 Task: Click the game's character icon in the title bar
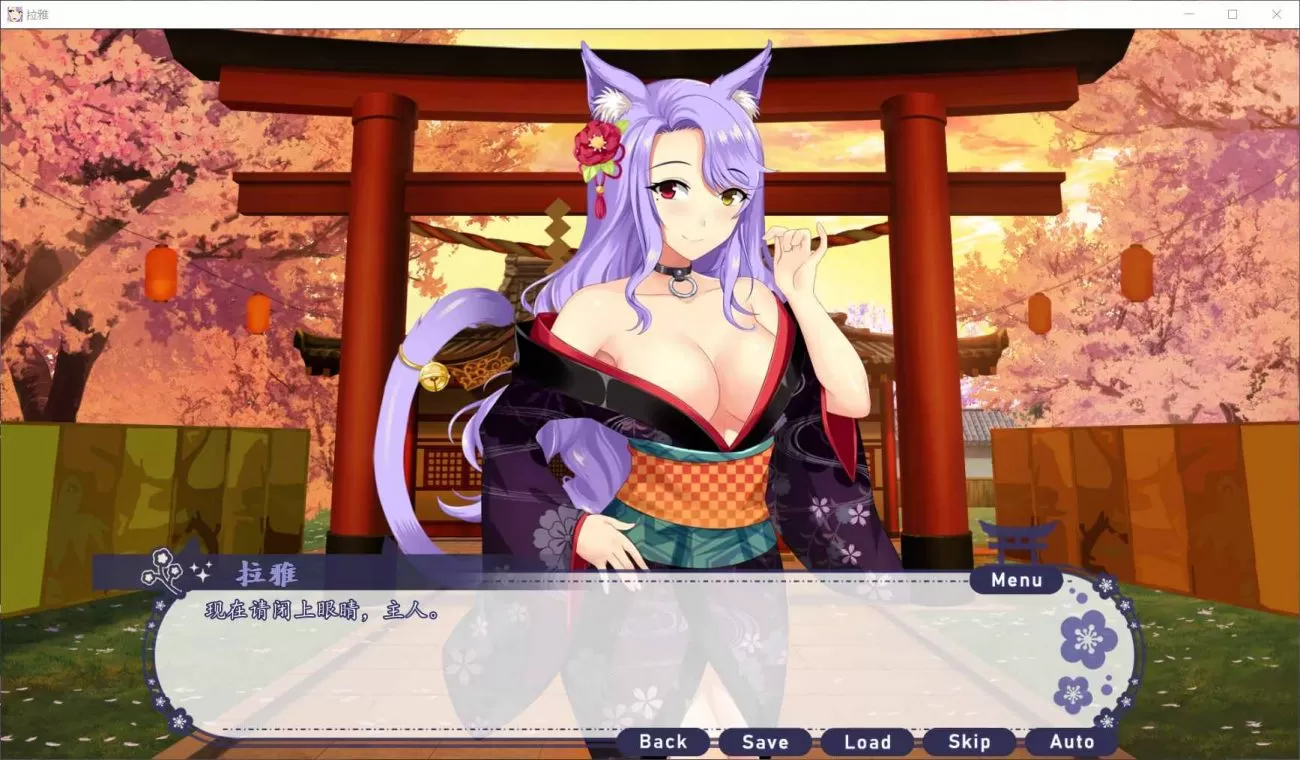click(x=15, y=13)
